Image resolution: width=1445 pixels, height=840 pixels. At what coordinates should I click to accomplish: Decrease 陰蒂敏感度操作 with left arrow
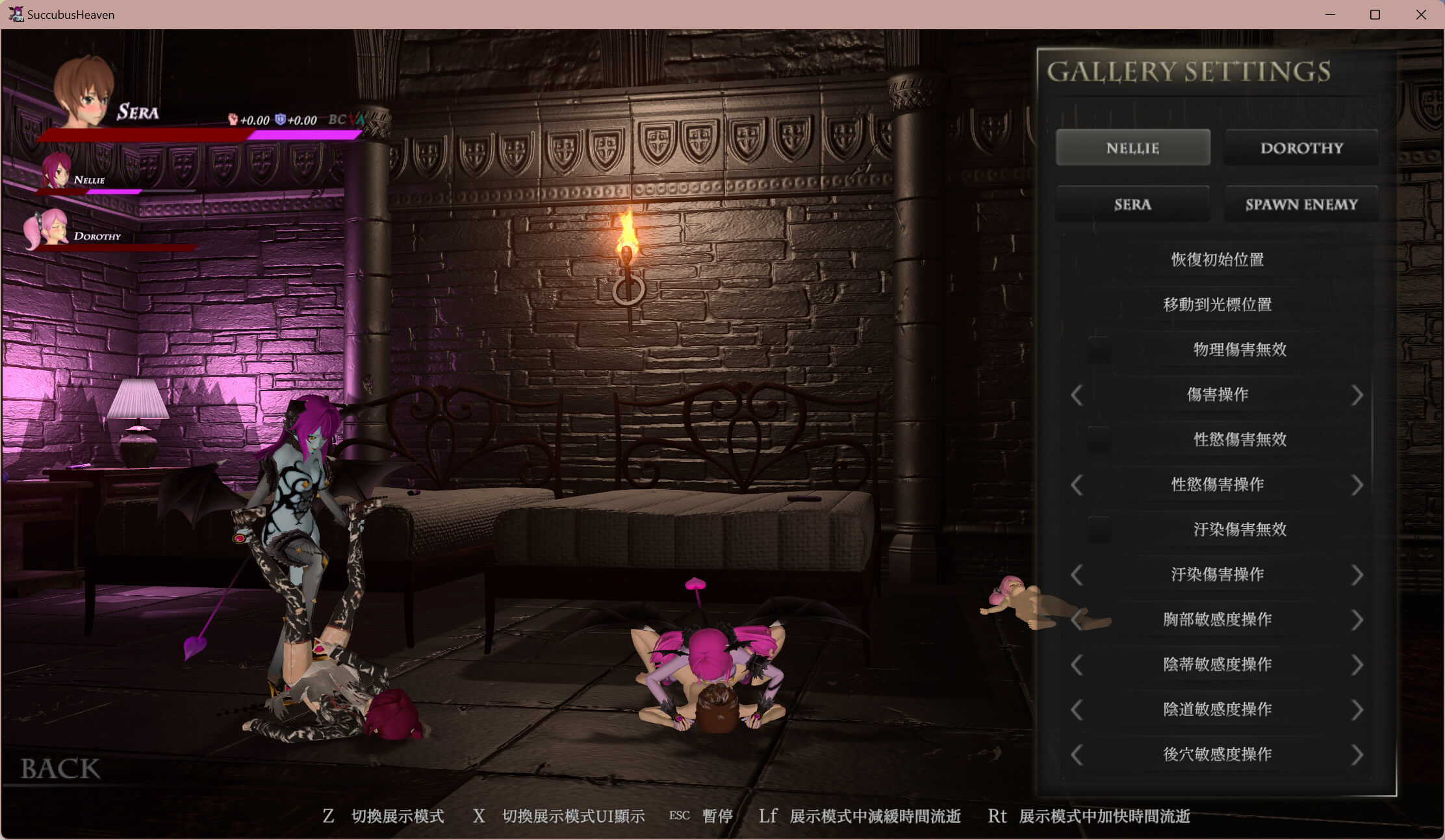[x=1077, y=665]
